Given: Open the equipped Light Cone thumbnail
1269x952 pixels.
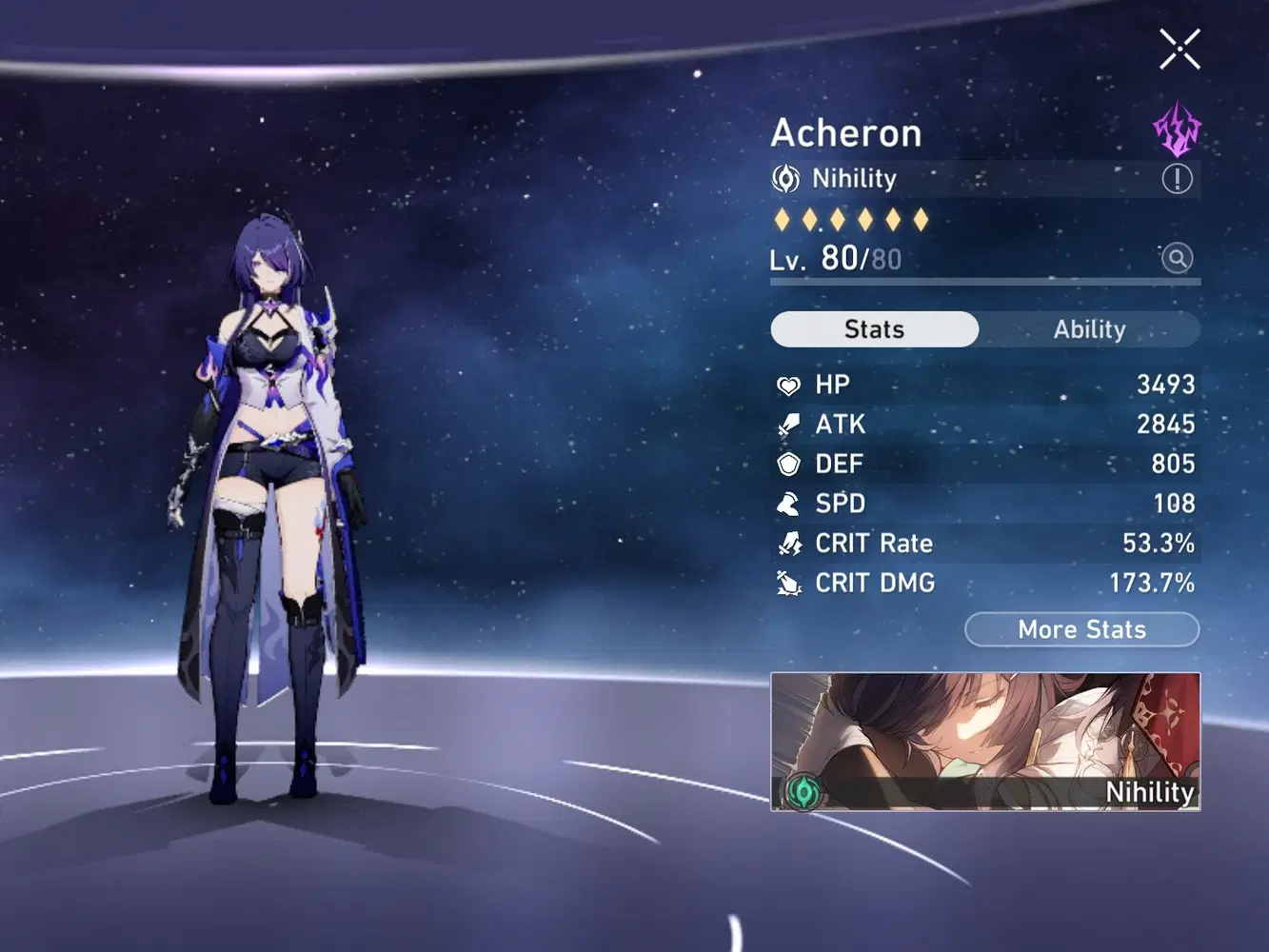Looking at the screenshot, I should [x=985, y=741].
